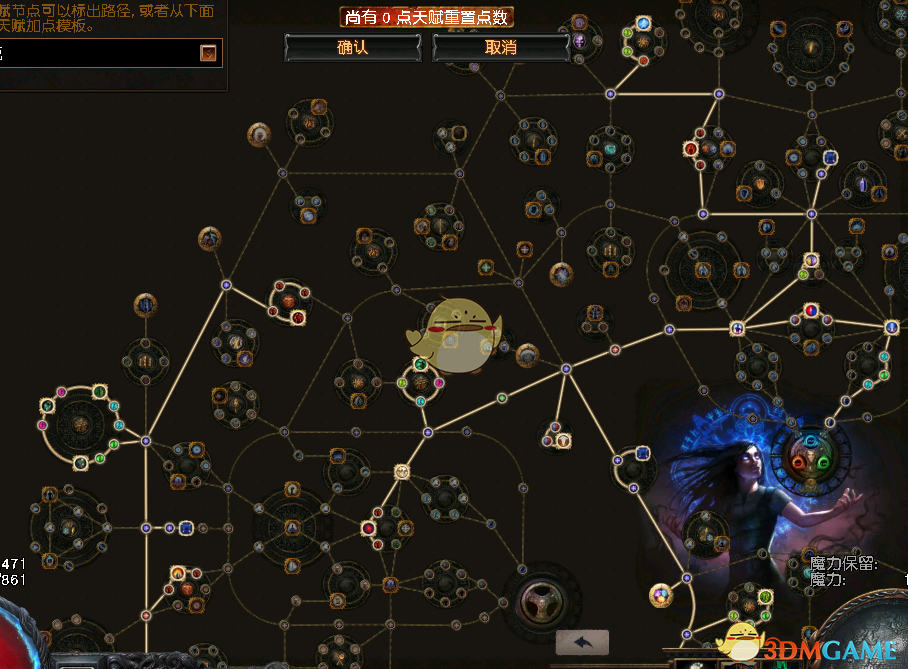Cancel the changes using the 取消 button
Screen dimensions: 908x669
500,47
